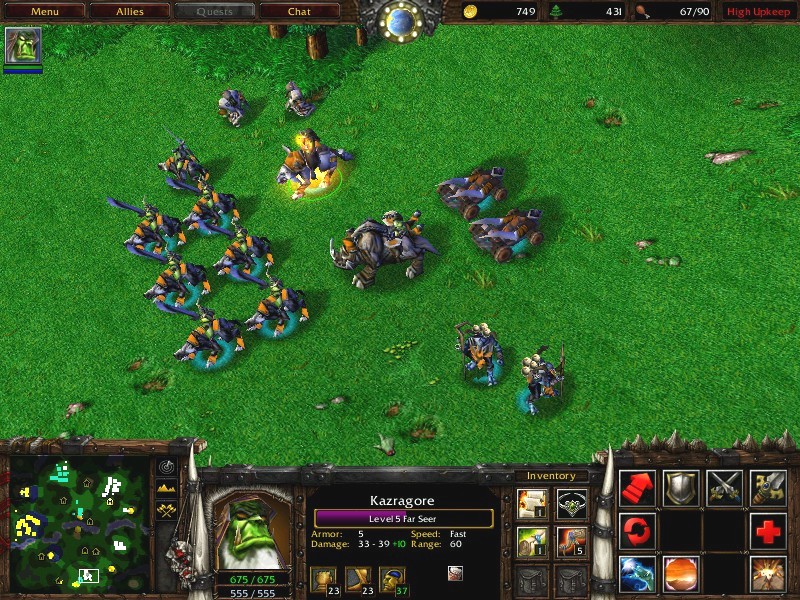Issue the Attack command sword icon
This screenshot has height=600, width=800.
[x=769, y=488]
